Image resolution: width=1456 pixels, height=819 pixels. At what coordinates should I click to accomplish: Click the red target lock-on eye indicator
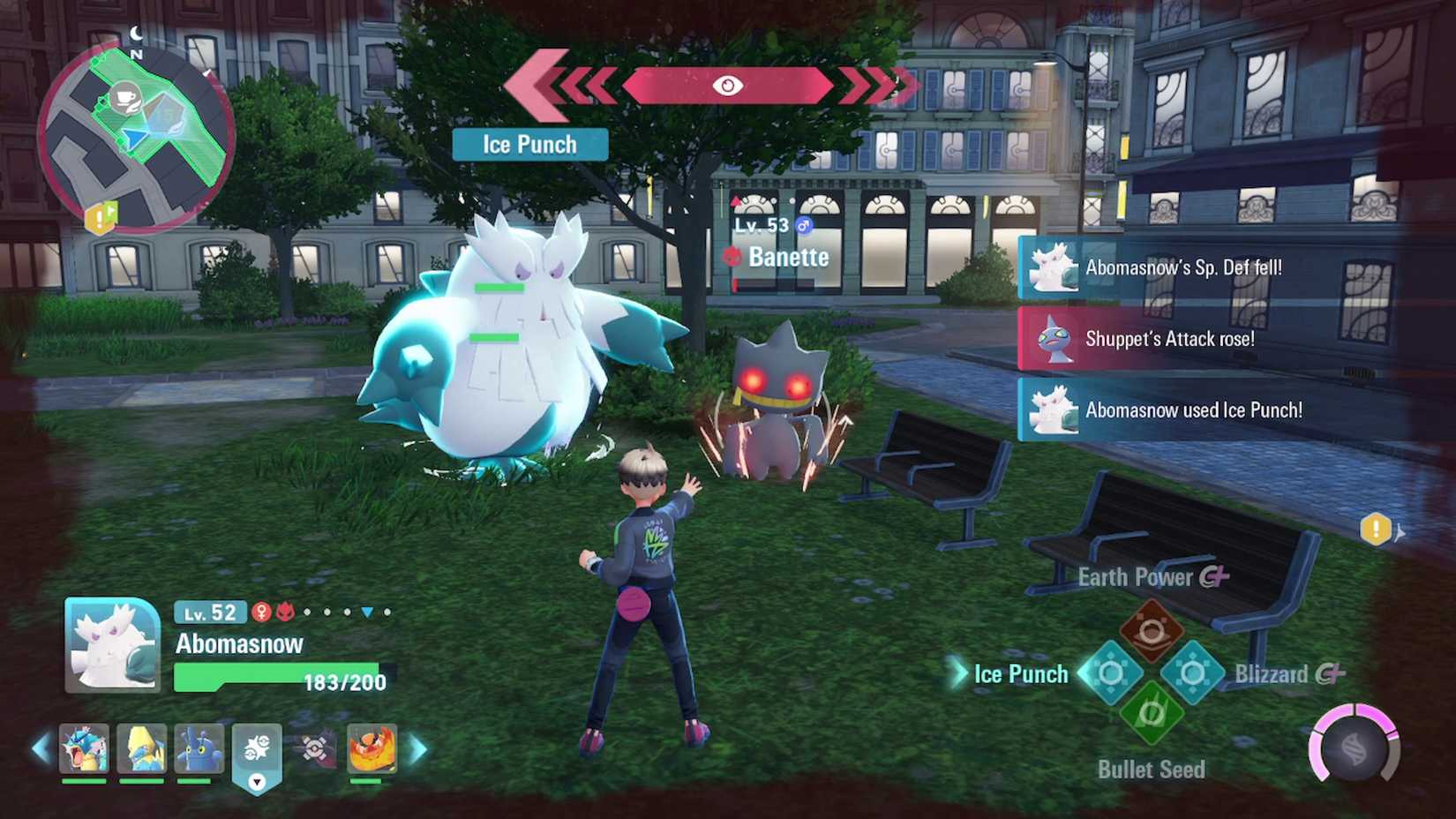[727, 86]
